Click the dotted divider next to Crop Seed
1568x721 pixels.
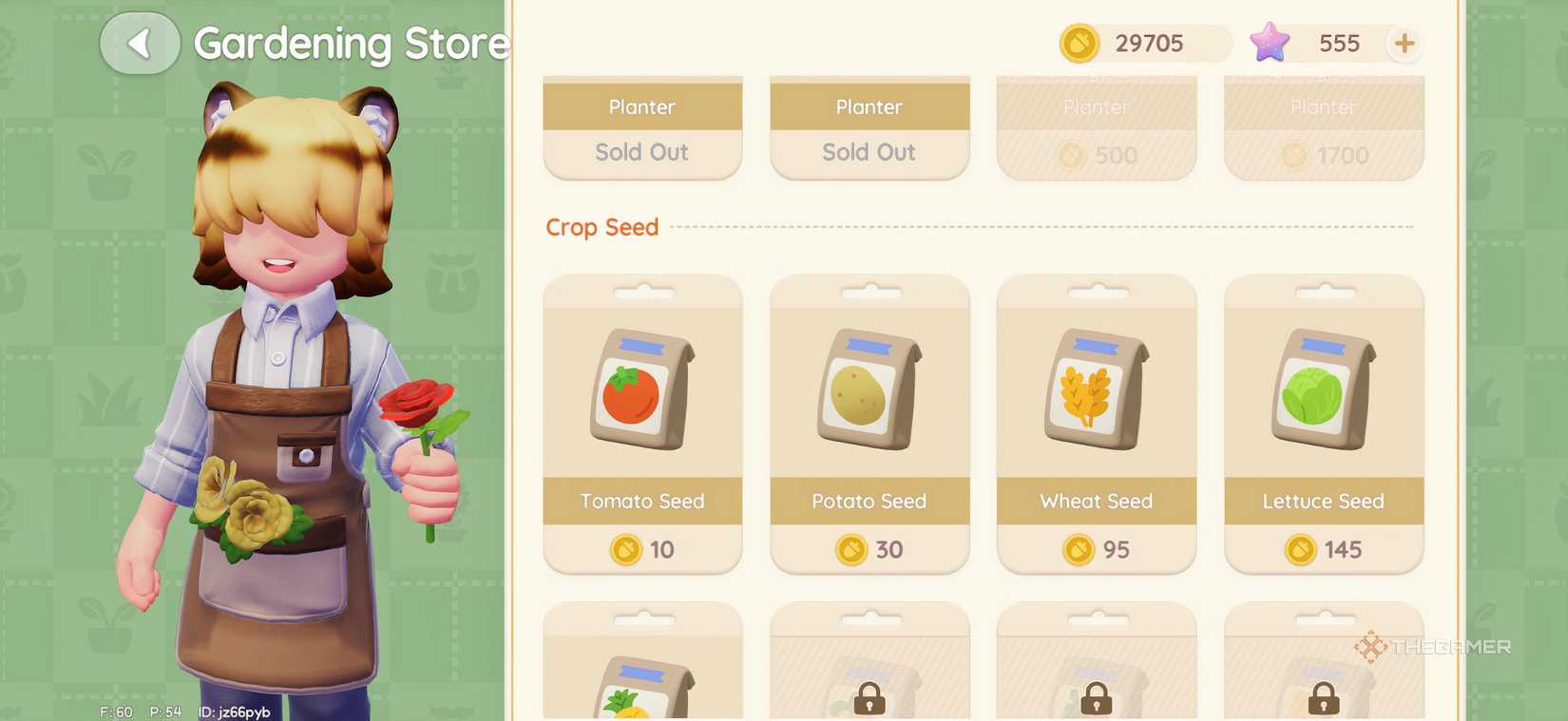point(1045,227)
